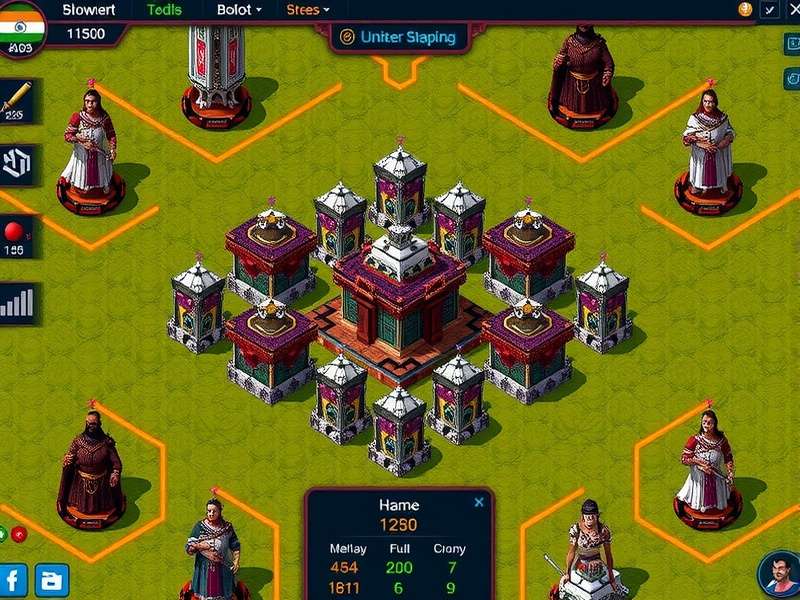Open the Tedls menu
800x600 pixels.
click(164, 10)
